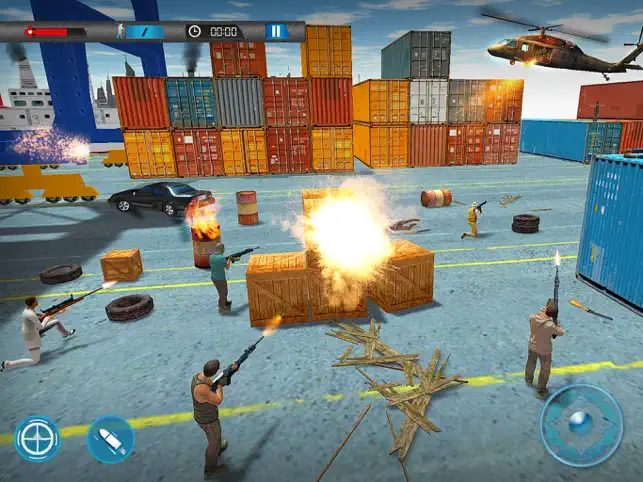This screenshot has height=482, width=643.
Task: Pause the game with the blue pause button
Action: 276,32
